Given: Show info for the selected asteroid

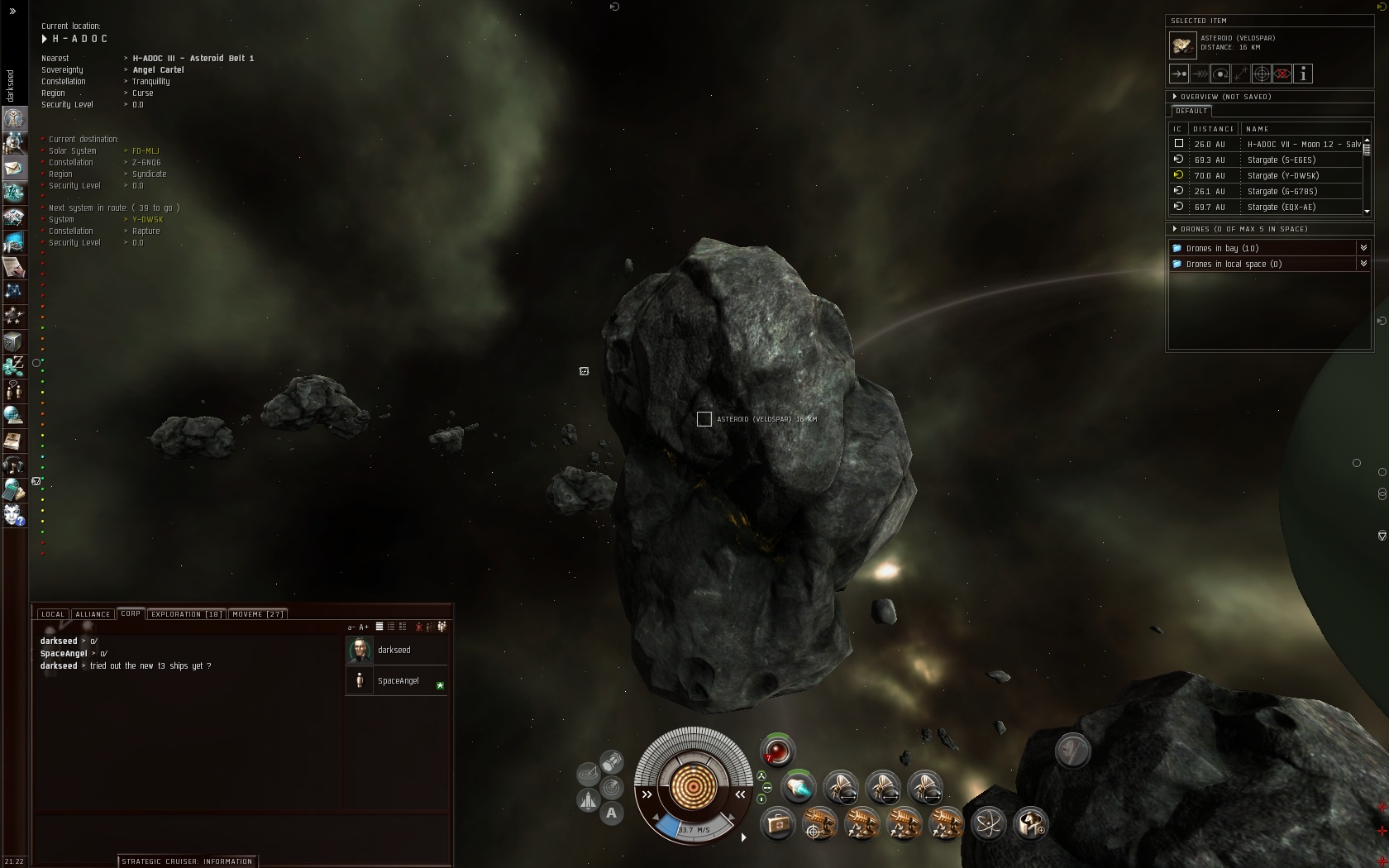Looking at the screenshot, I should coord(1303,74).
